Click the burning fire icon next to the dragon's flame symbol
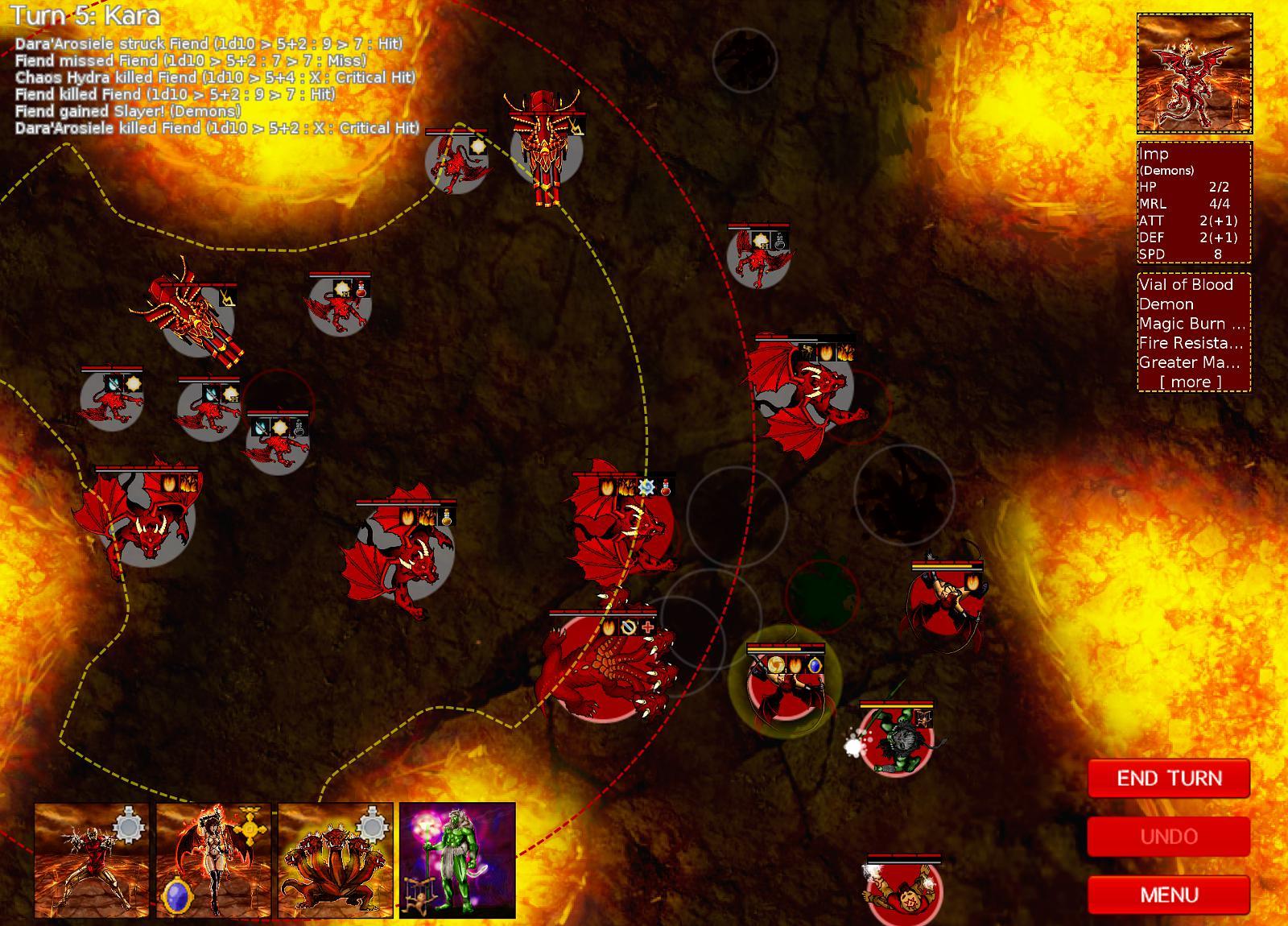This screenshot has width=1288, height=926. [x=626, y=487]
